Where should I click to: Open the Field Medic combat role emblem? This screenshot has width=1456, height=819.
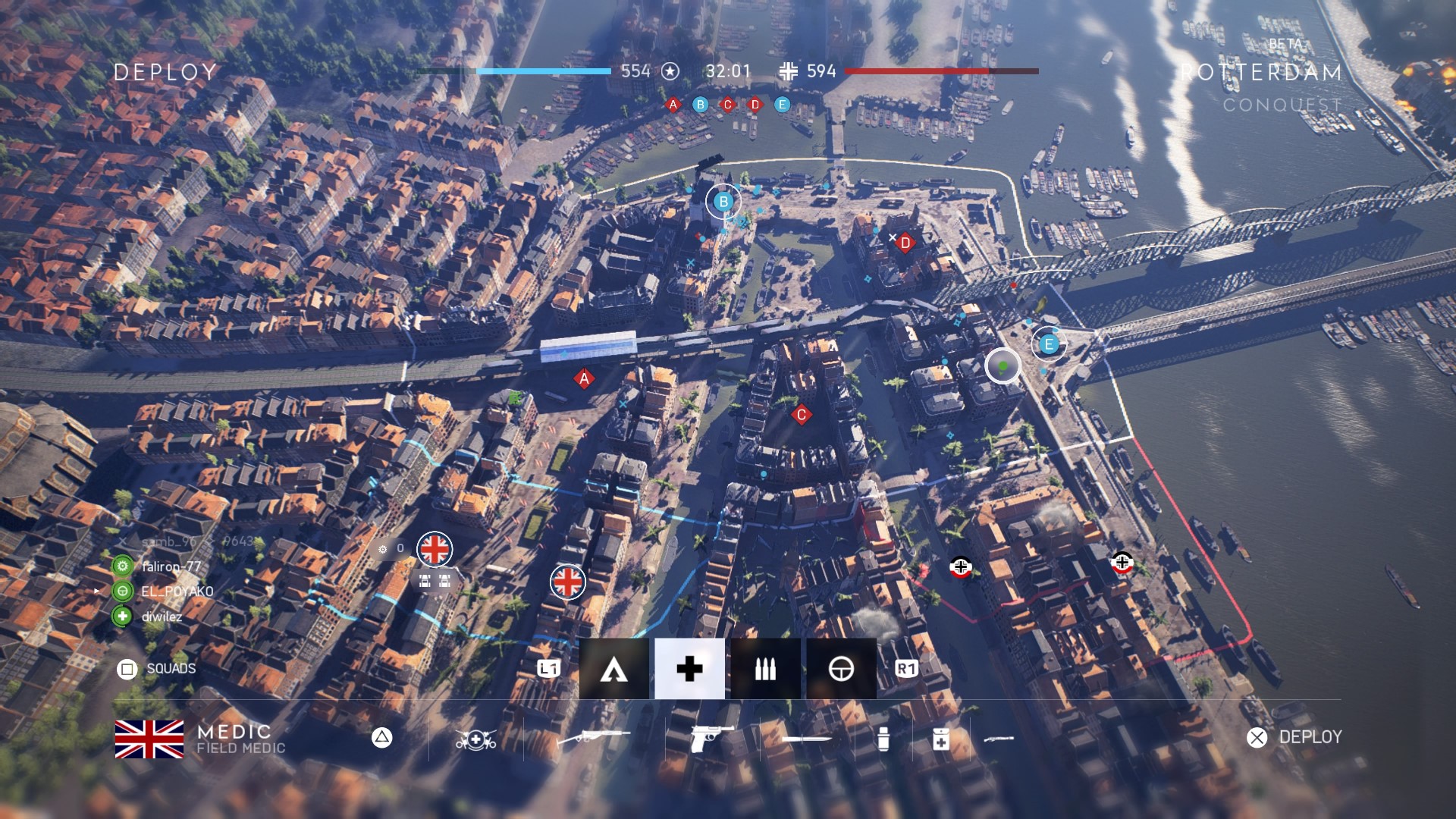point(475,738)
